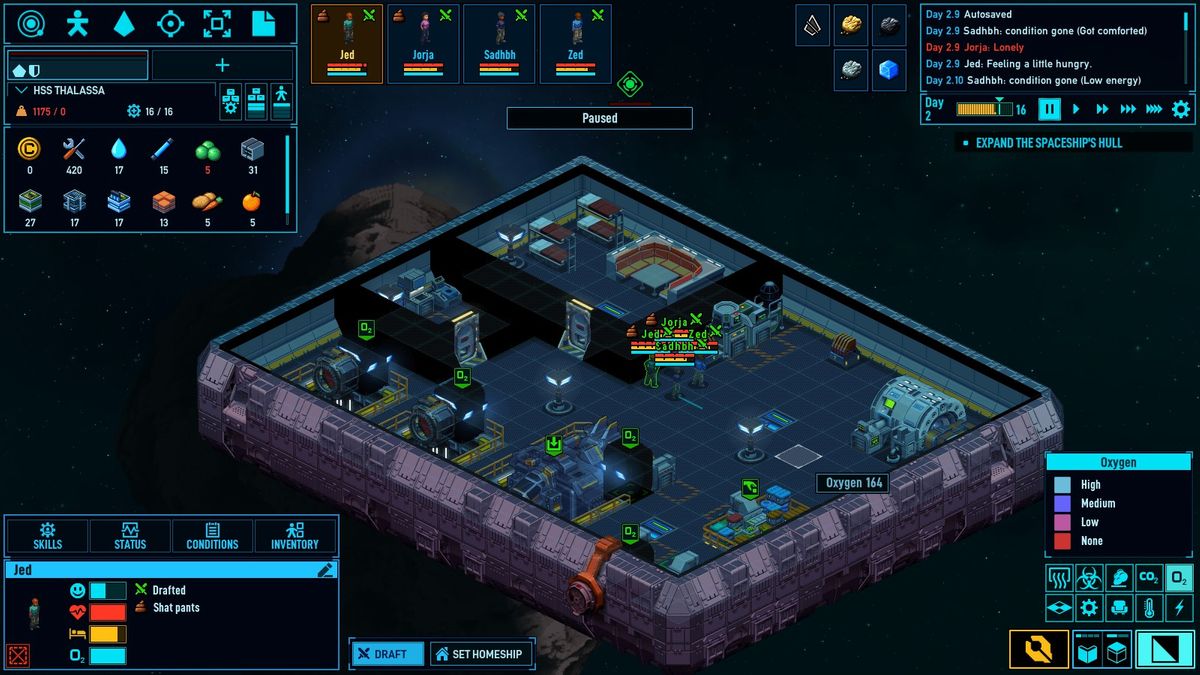Show the Conditions tab
The width and height of the screenshot is (1200, 675).
[x=212, y=536]
